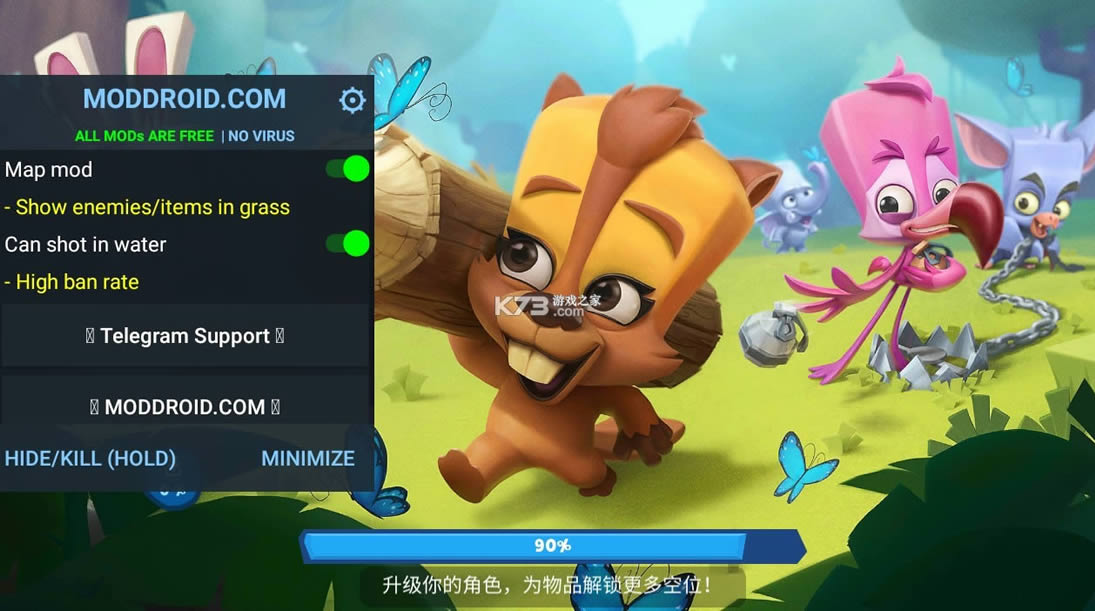Minimize the mod menu panel
The image size is (1095, 611).
308,458
